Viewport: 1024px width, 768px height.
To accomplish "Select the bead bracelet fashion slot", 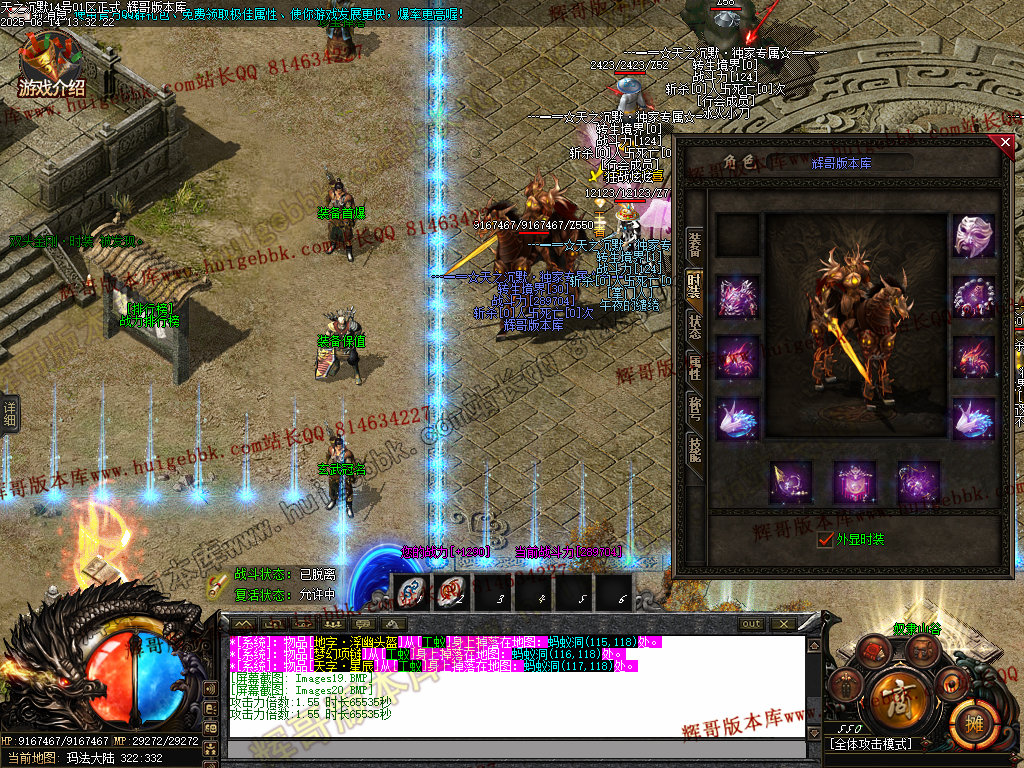I will (x=973, y=297).
